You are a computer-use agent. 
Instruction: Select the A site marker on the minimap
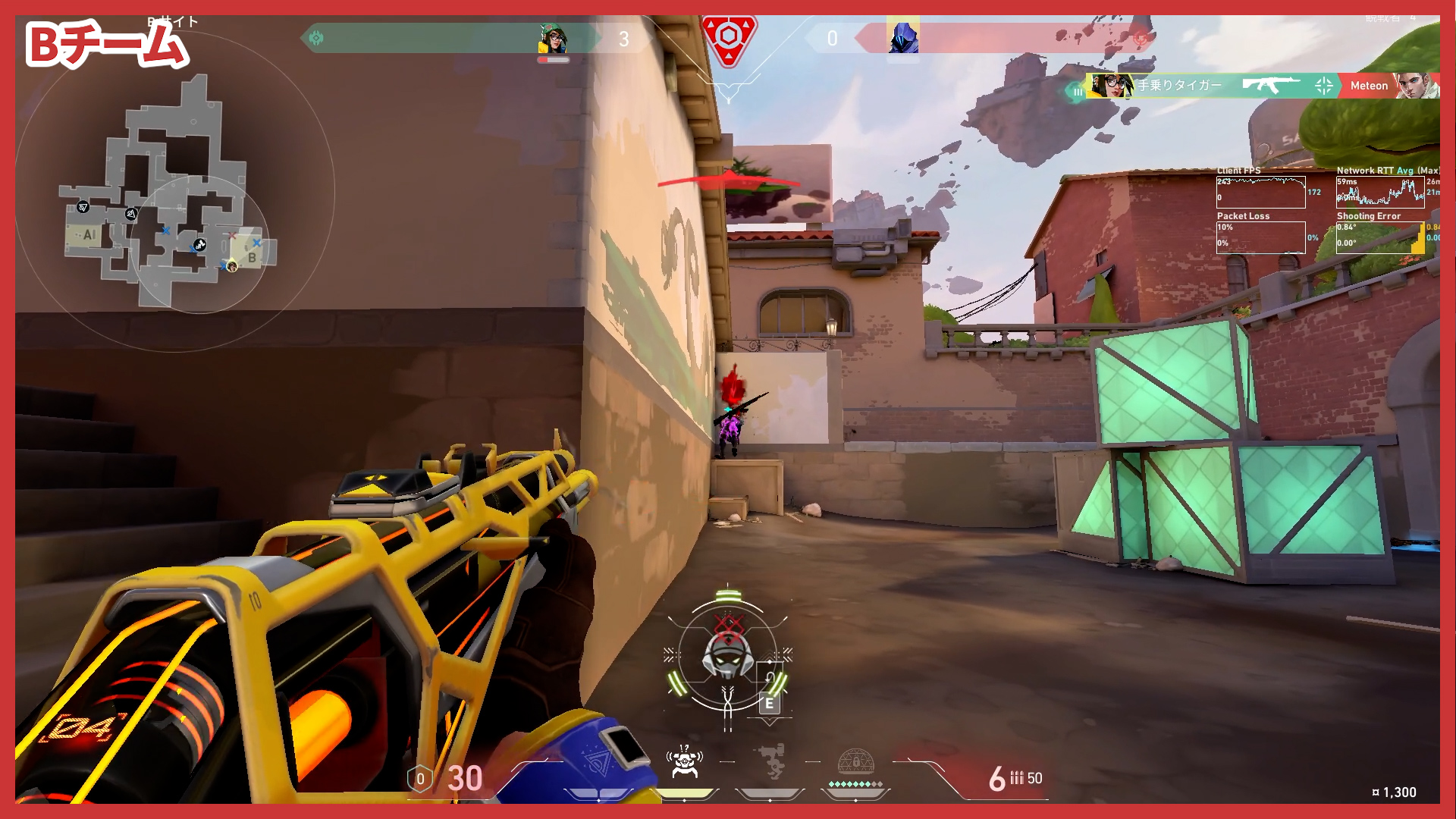[x=89, y=235]
